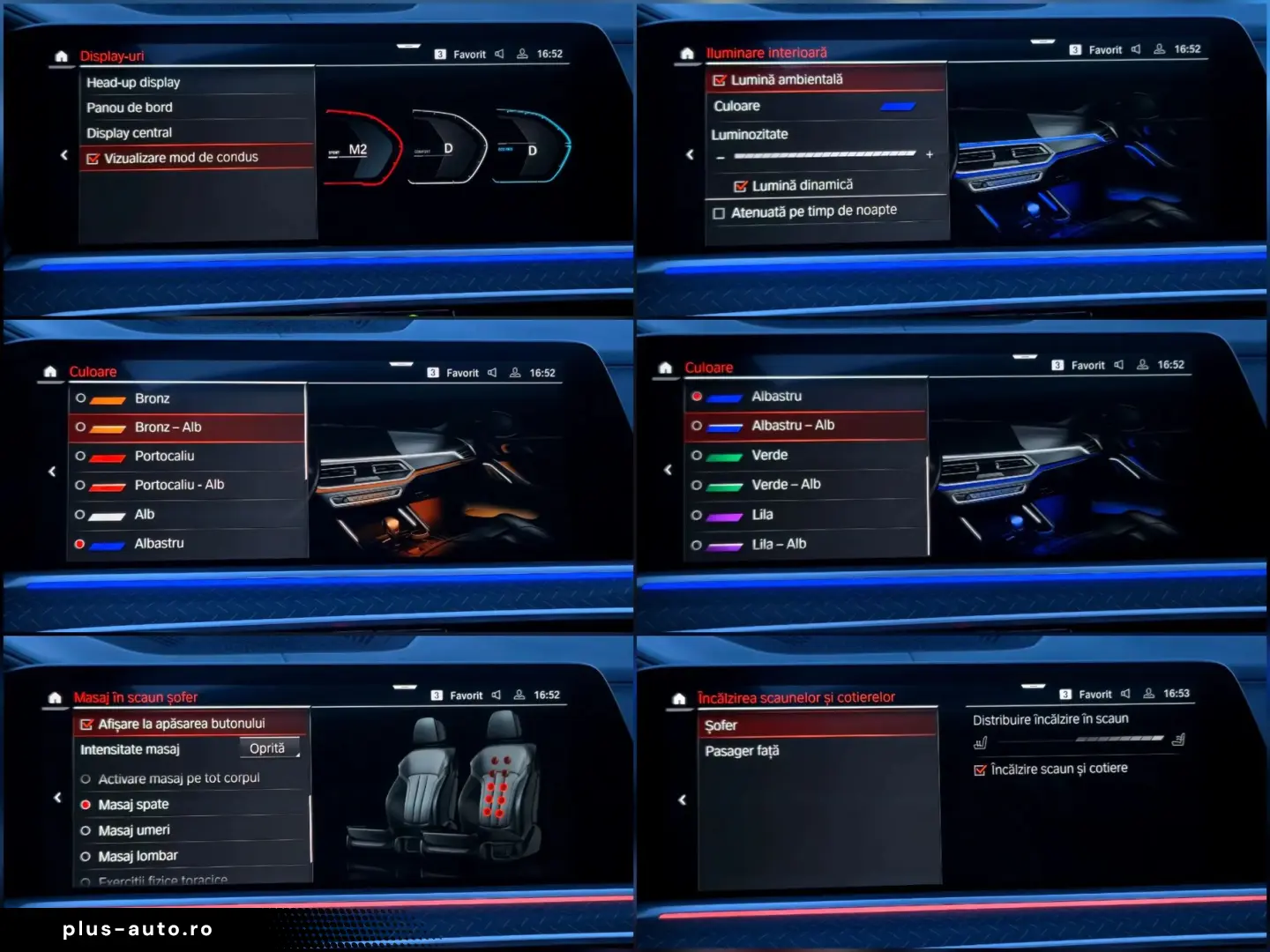
Task: Collapse panel with left chevron arrow
Action: click(64, 154)
